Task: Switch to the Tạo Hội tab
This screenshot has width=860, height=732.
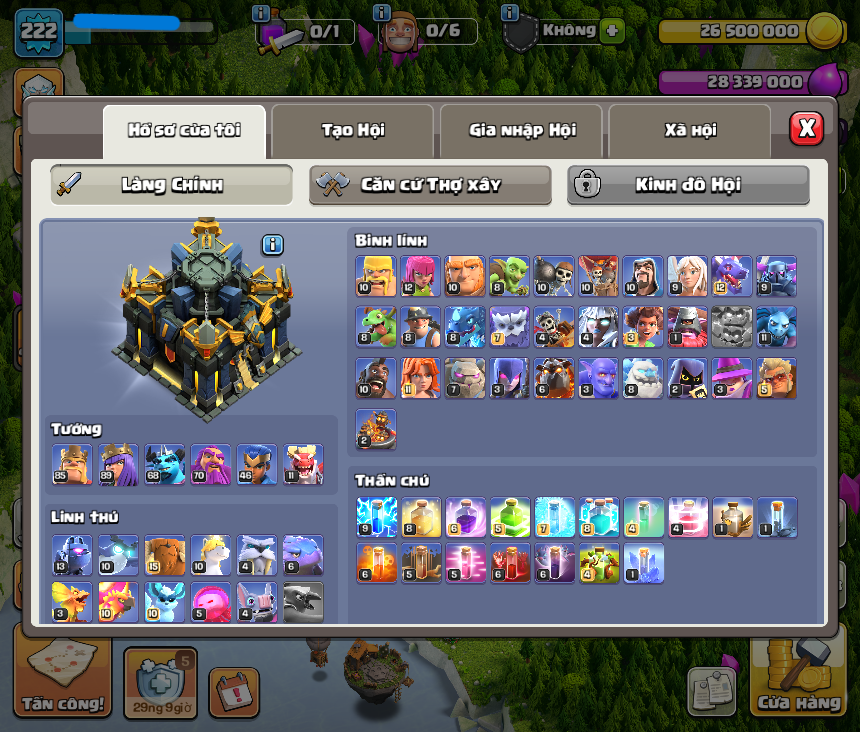Action: click(353, 130)
